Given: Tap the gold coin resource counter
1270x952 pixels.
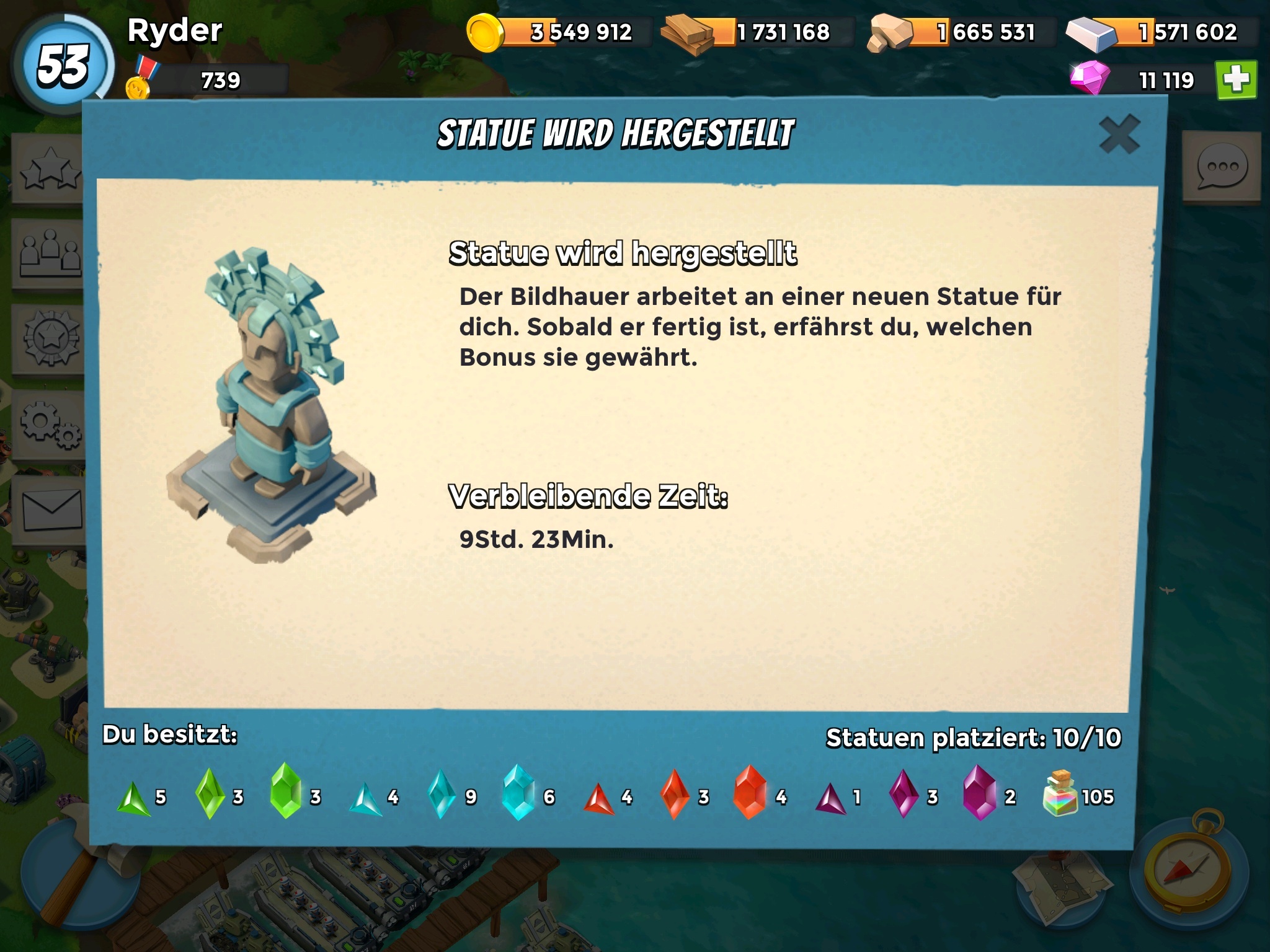Looking at the screenshot, I should [558, 32].
